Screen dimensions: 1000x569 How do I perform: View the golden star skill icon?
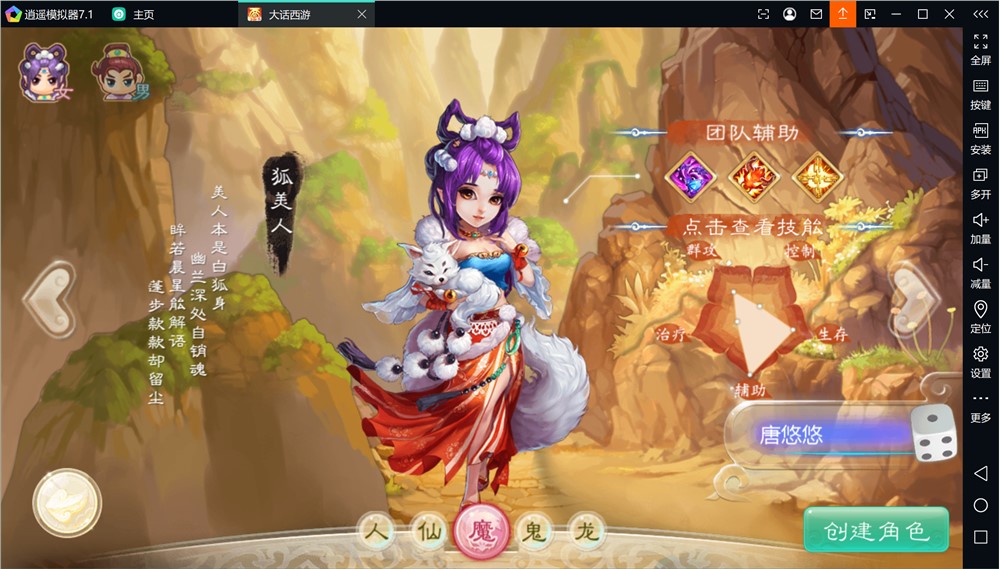[x=817, y=177]
